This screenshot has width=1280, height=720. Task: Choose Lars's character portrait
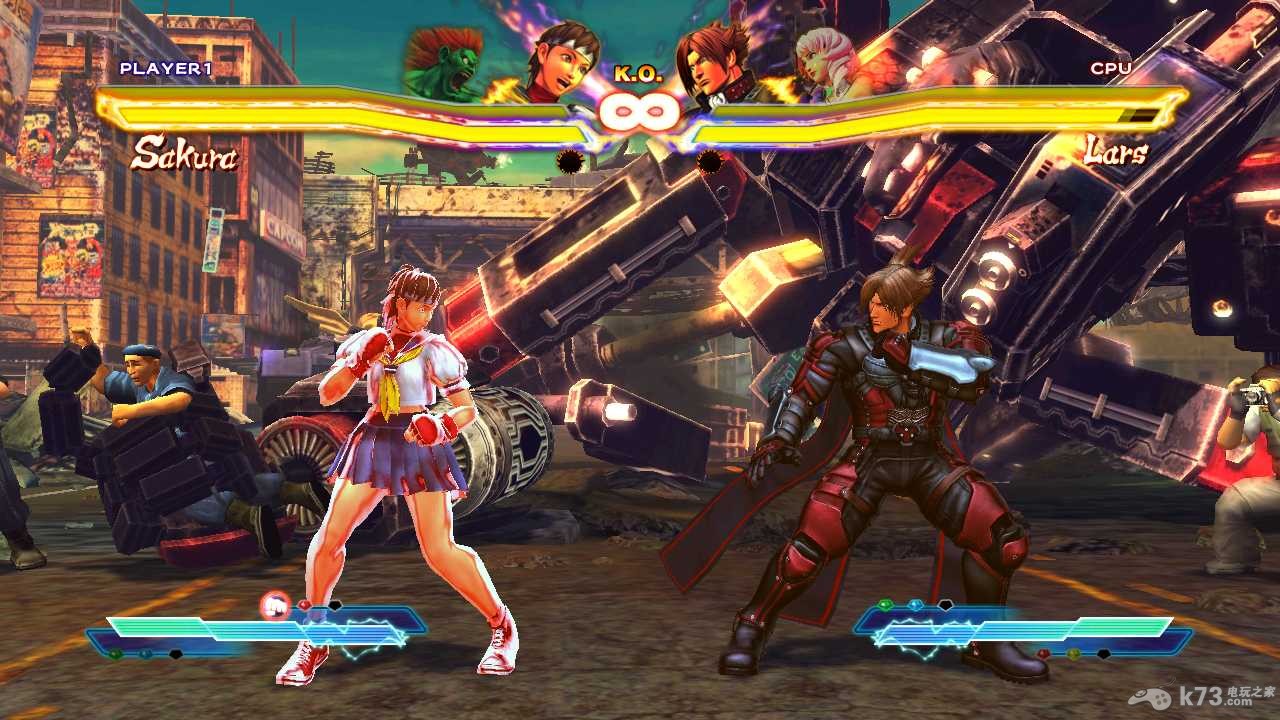[716, 64]
